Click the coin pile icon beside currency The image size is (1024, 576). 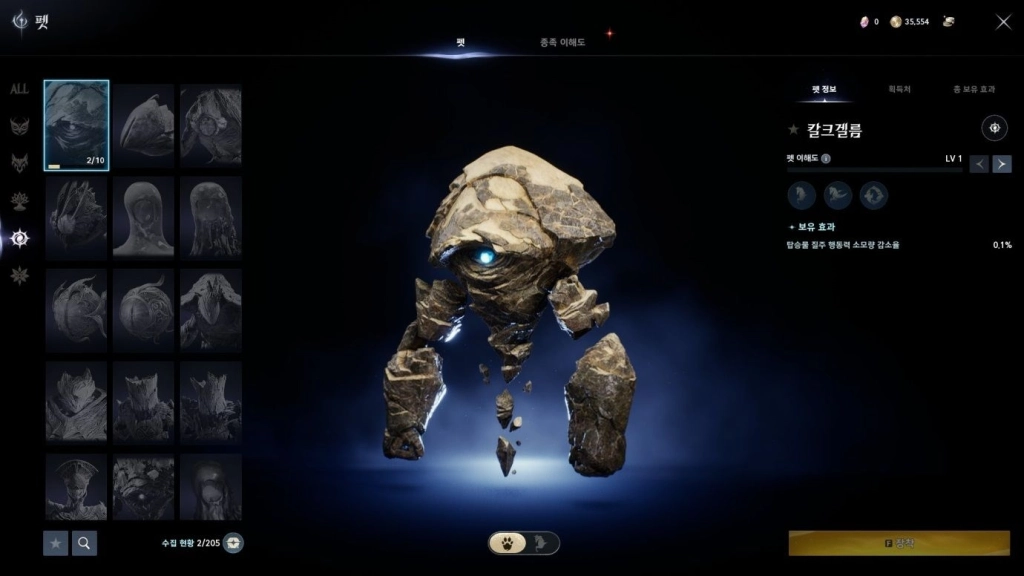pos(948,21)
